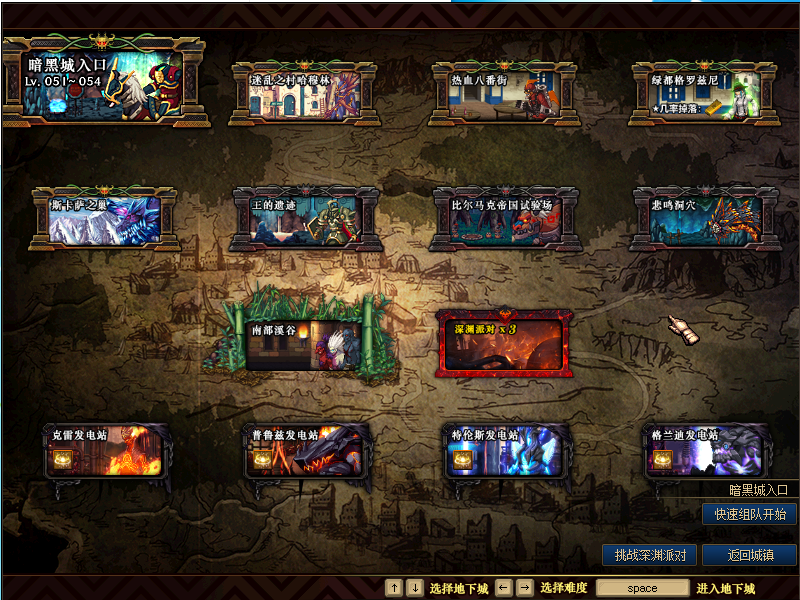This screenshot has height=600, width=800.
Task: Choose the 特伦斯发电站 dungeon
Action: tap(505, 452)
